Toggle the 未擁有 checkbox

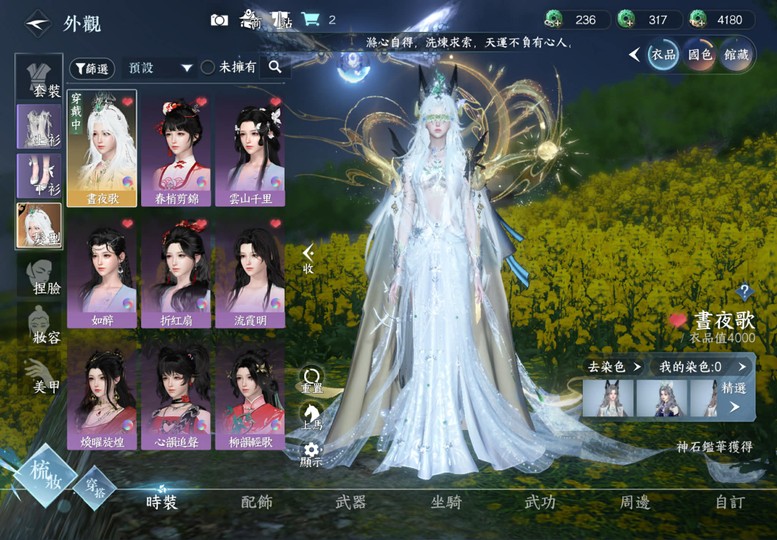[x=208, y=67]
